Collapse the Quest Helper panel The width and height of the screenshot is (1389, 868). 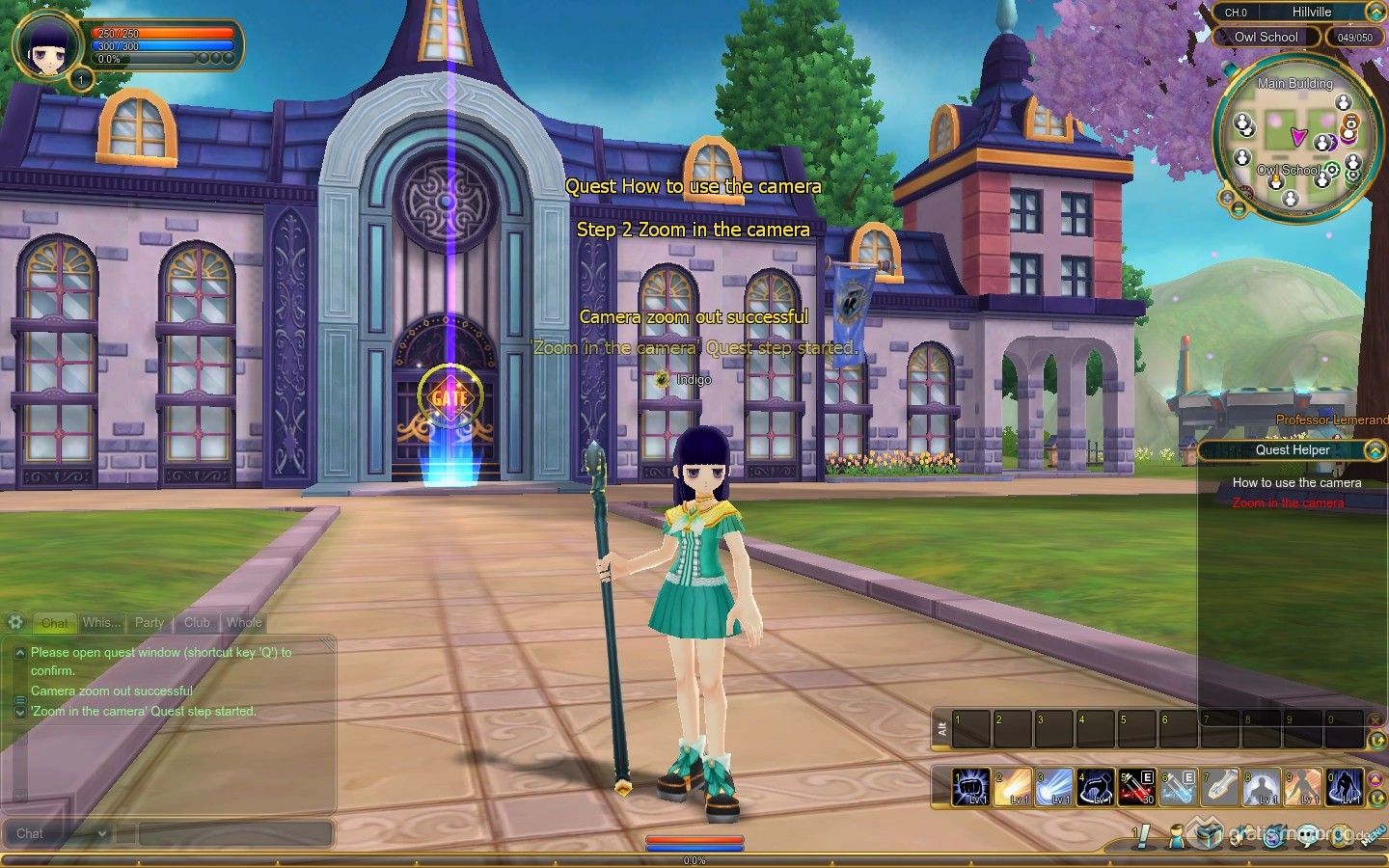pos(1374,450)
